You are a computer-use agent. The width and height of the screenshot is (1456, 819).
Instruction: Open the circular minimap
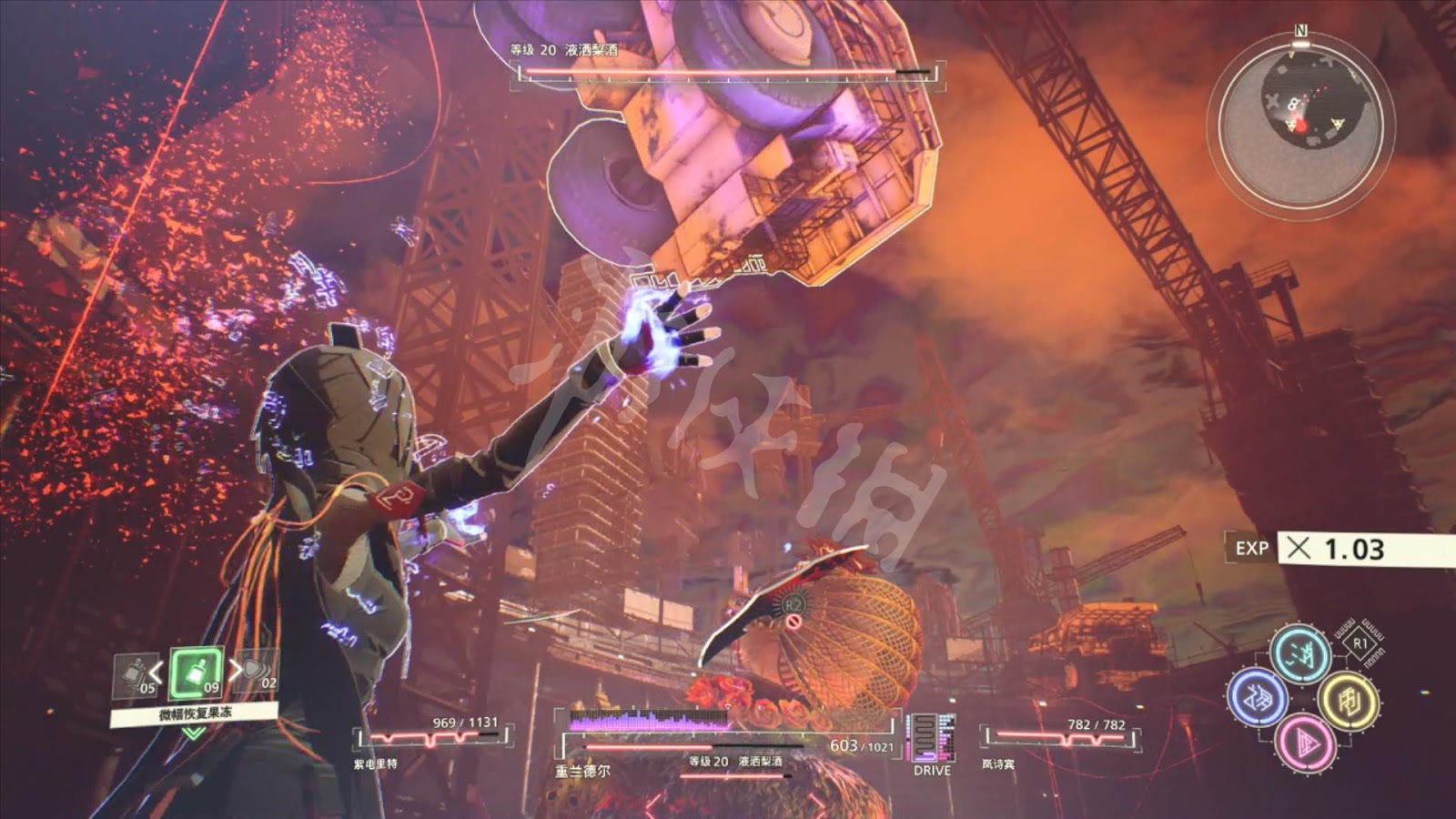pos(1299,120)
